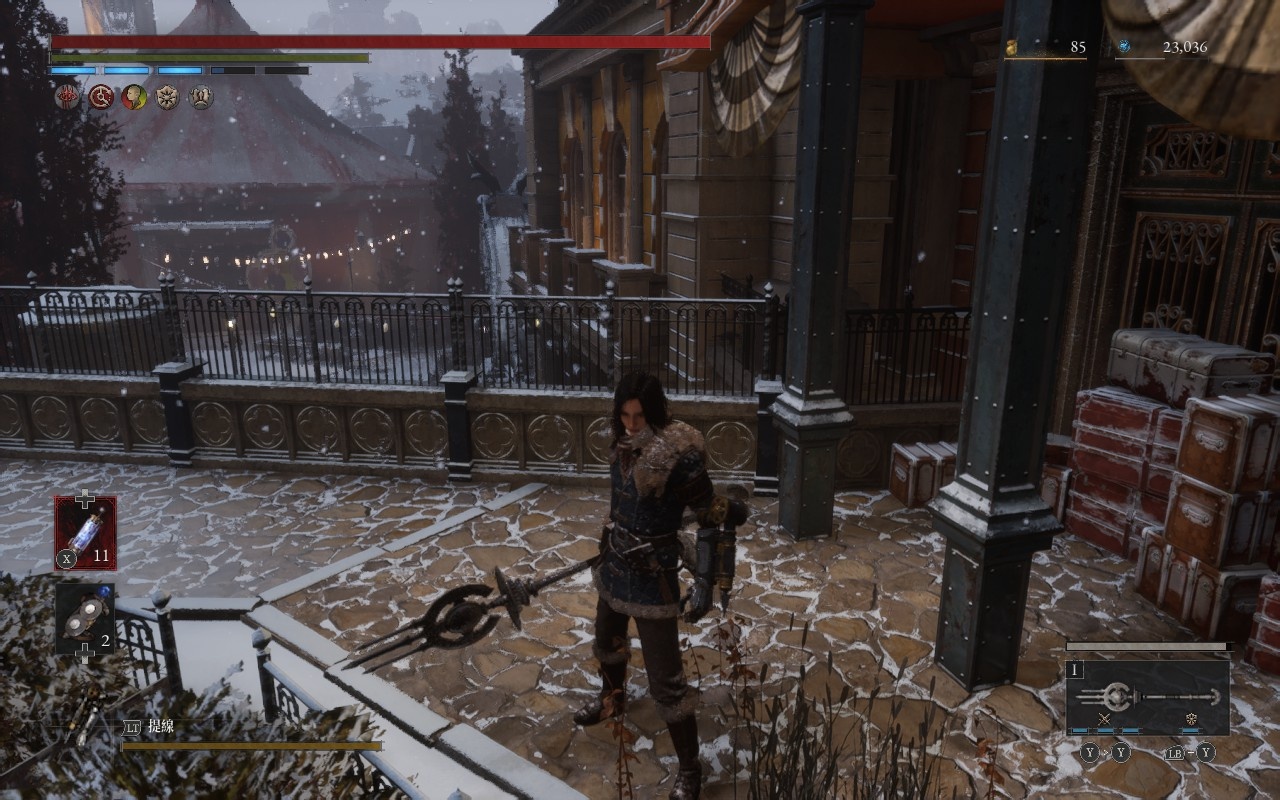Click the crossed swords blade art icon

[x=1105, y=719]
